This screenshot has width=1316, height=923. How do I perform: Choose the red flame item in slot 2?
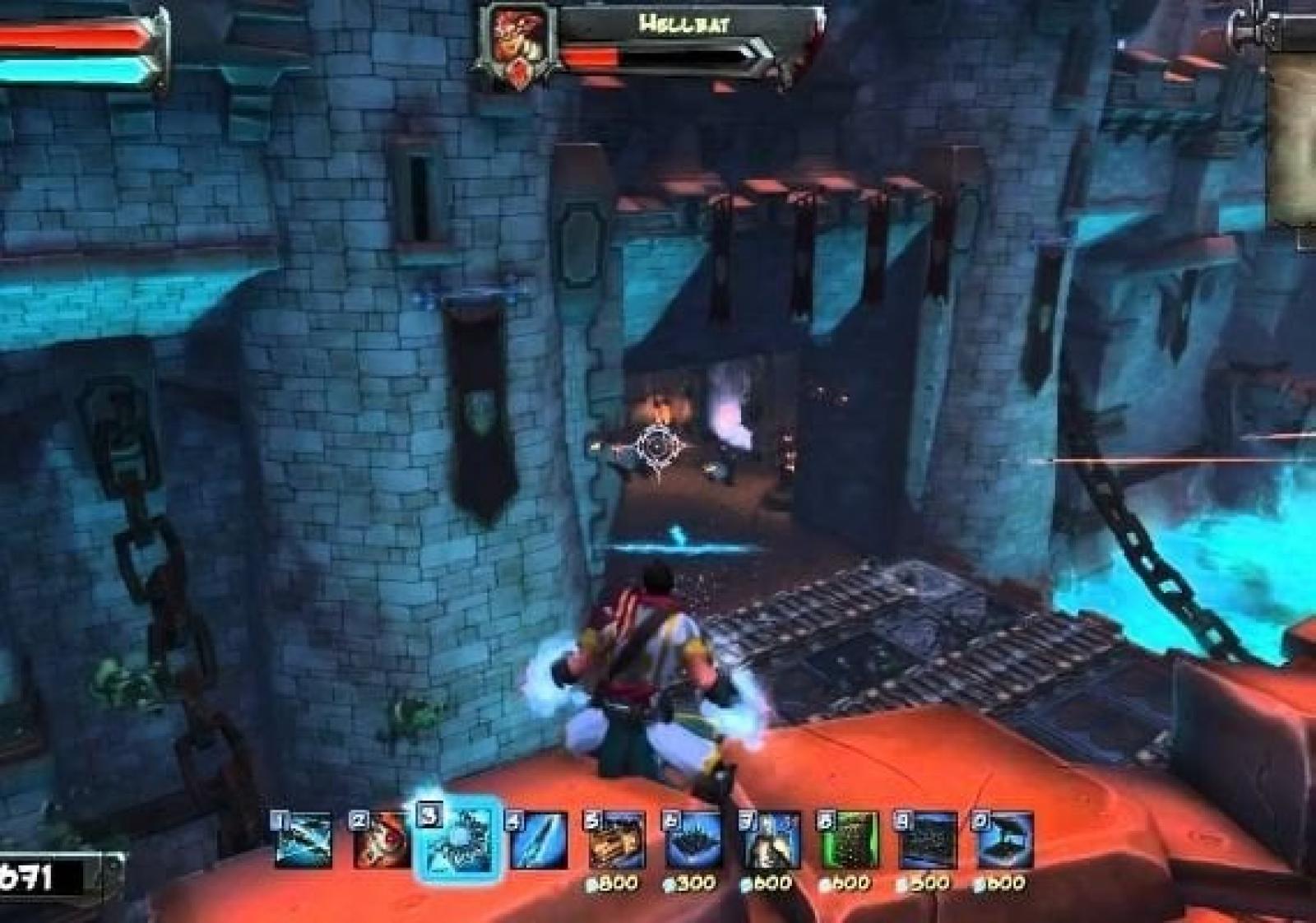click(381, 840)
